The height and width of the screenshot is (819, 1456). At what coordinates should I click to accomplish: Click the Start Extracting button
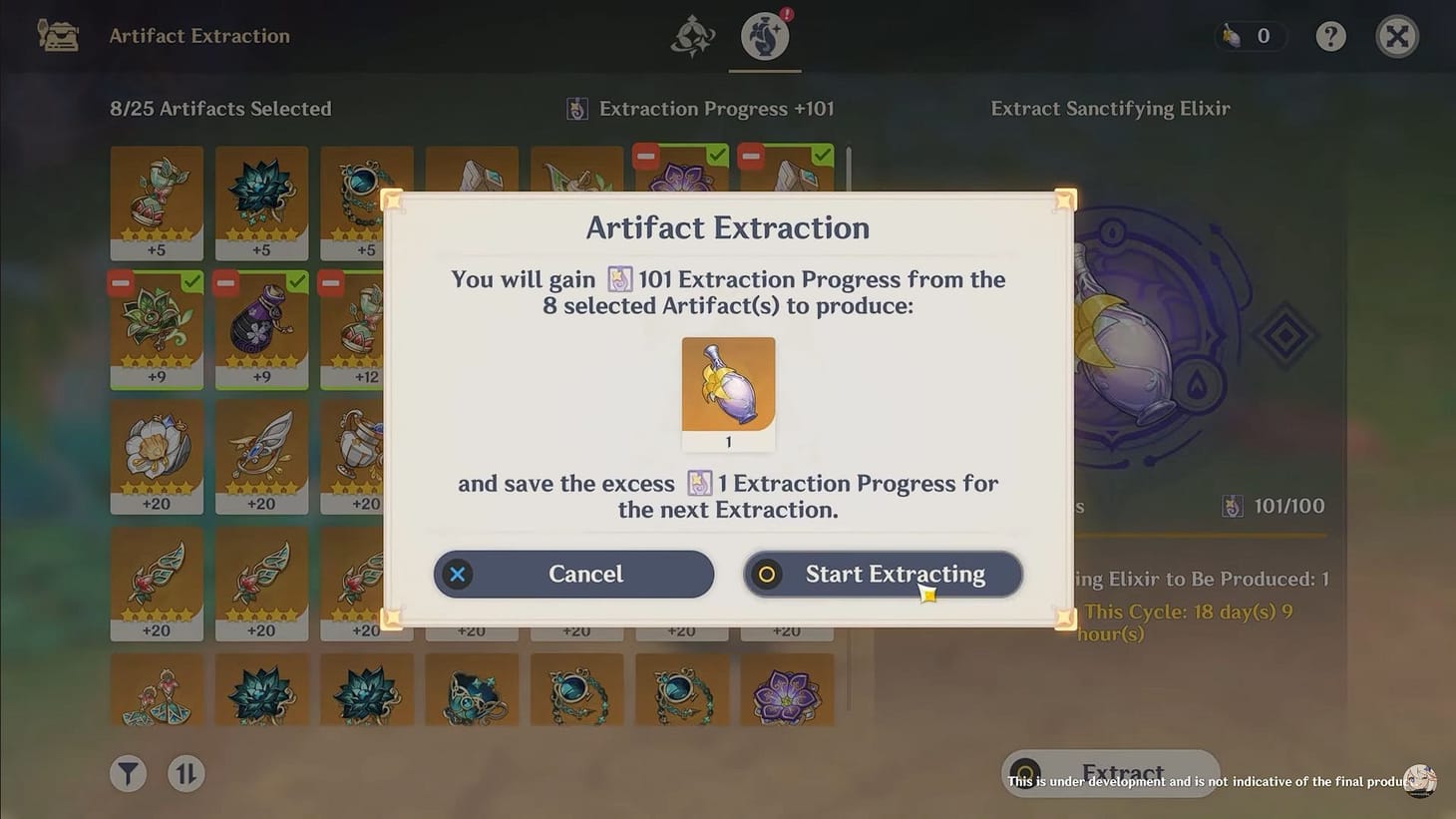click(x=882, y=574)
